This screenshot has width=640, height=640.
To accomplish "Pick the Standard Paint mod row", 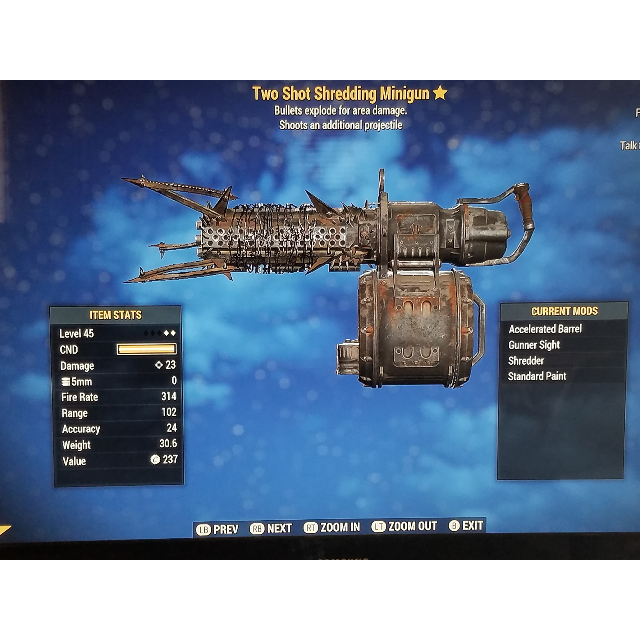I will (537, 377).
